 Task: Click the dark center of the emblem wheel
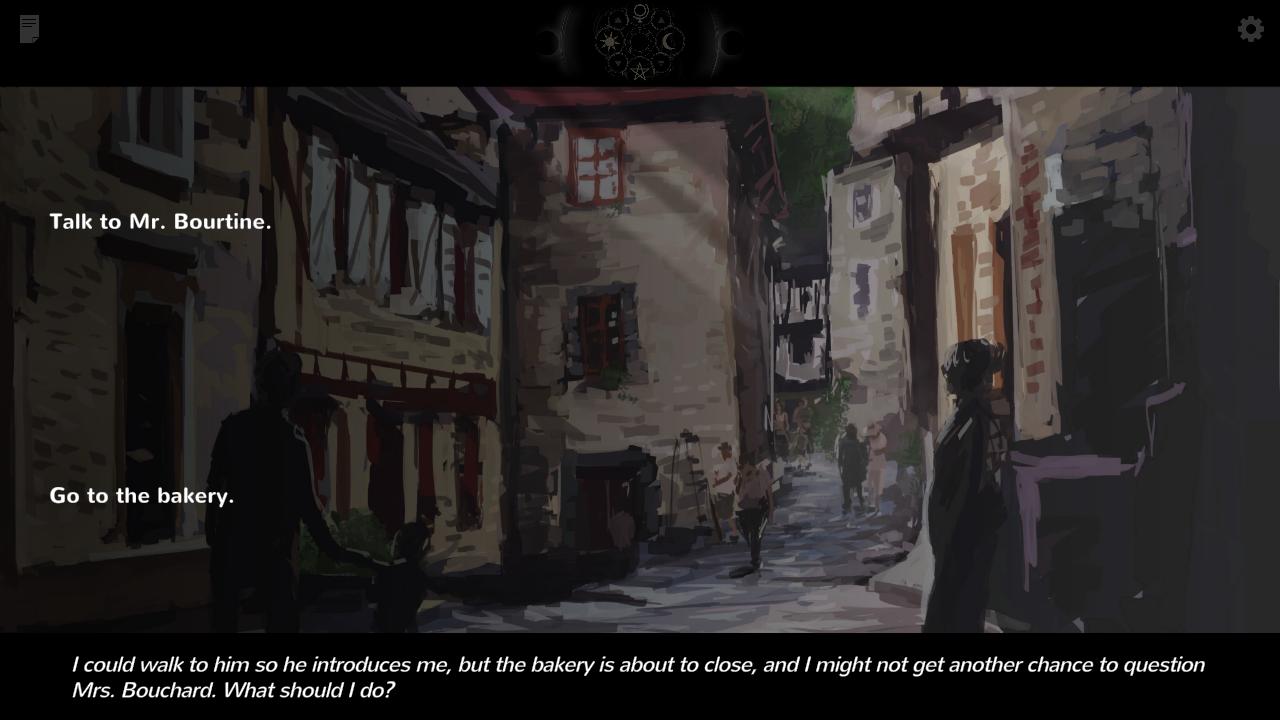click(641, 41)
